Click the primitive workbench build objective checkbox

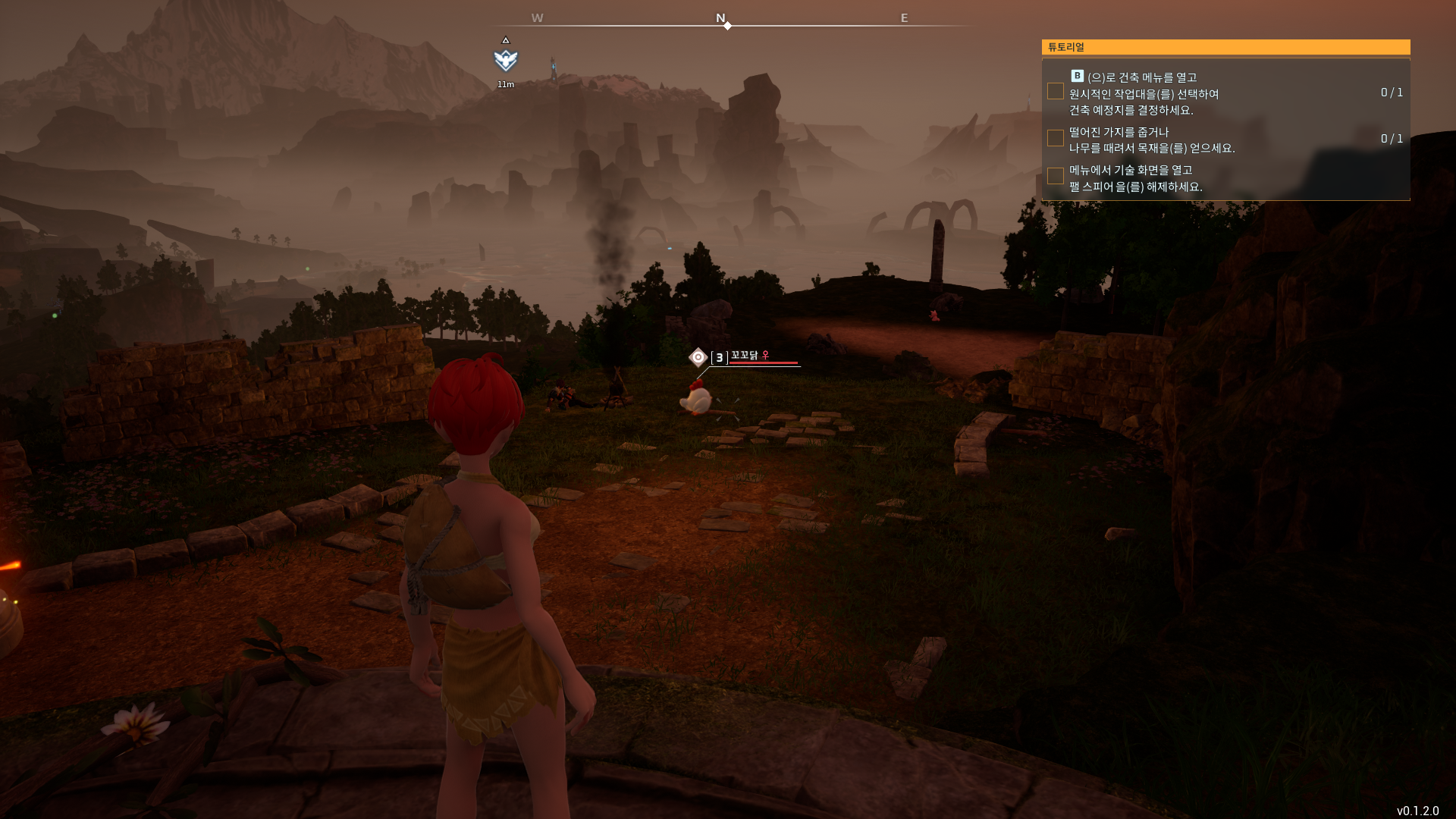point(1055,92)
